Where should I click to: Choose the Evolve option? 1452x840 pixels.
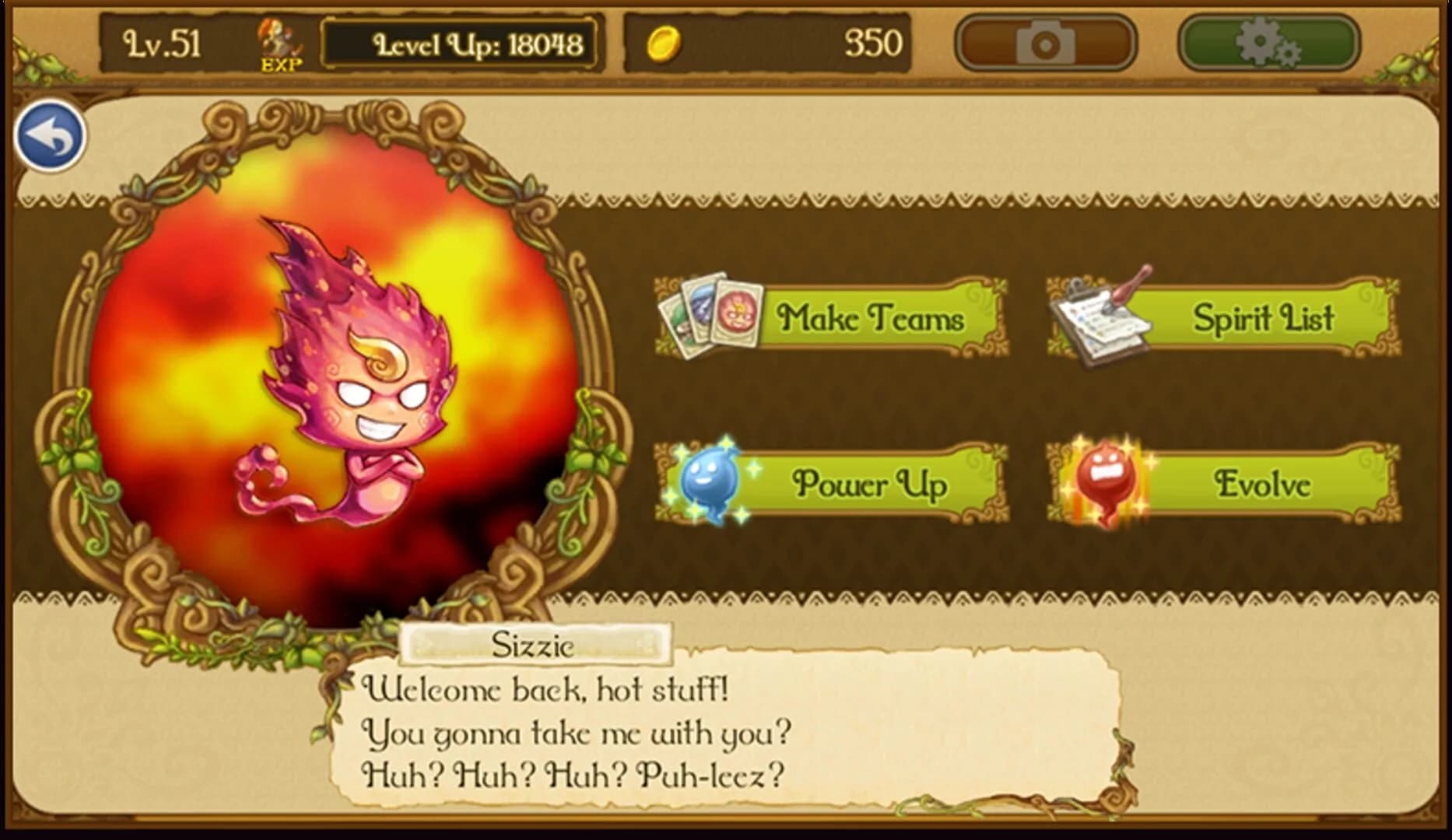click(x=1261, y=485)
